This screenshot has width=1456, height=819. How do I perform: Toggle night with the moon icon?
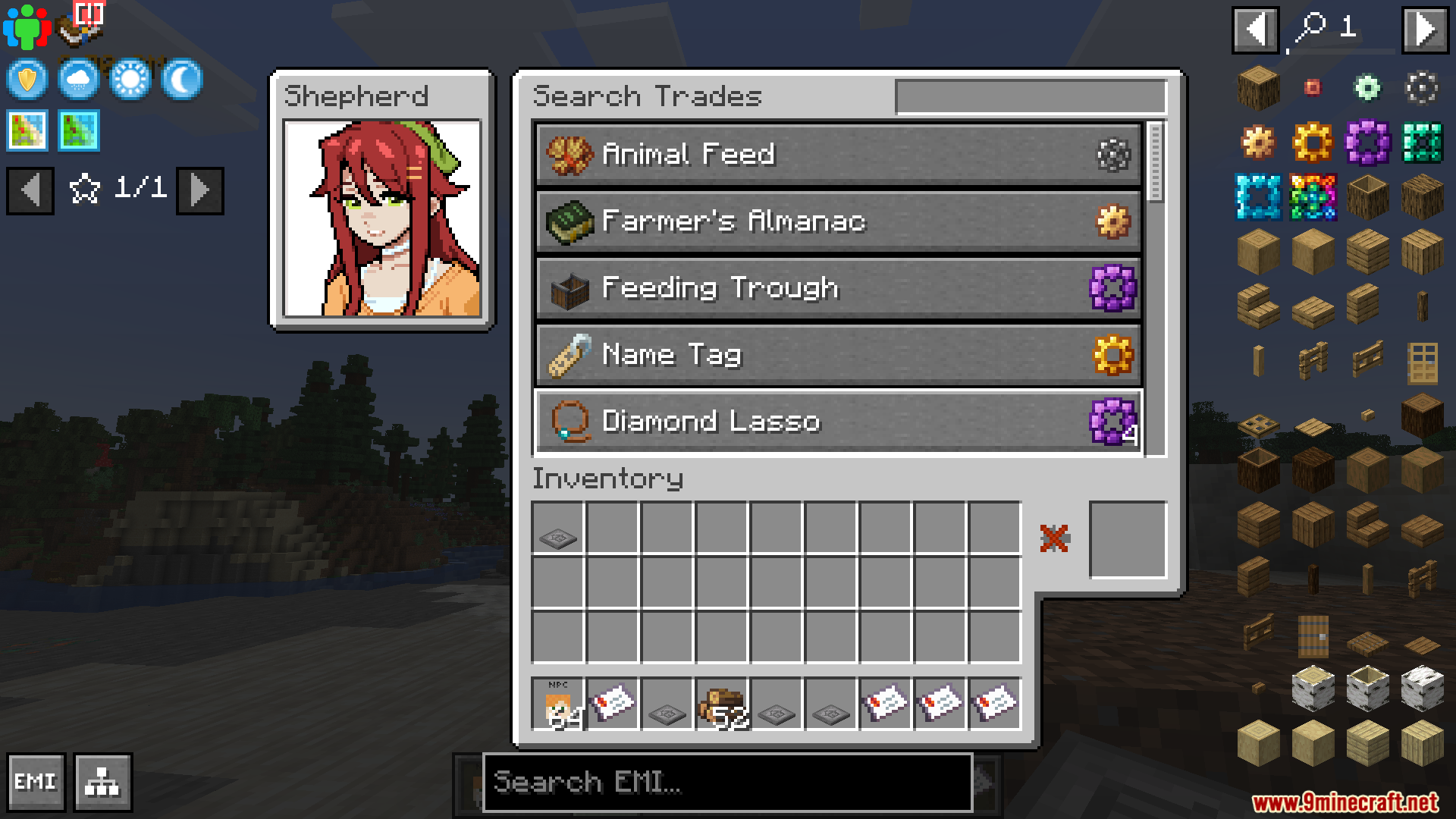180,80
